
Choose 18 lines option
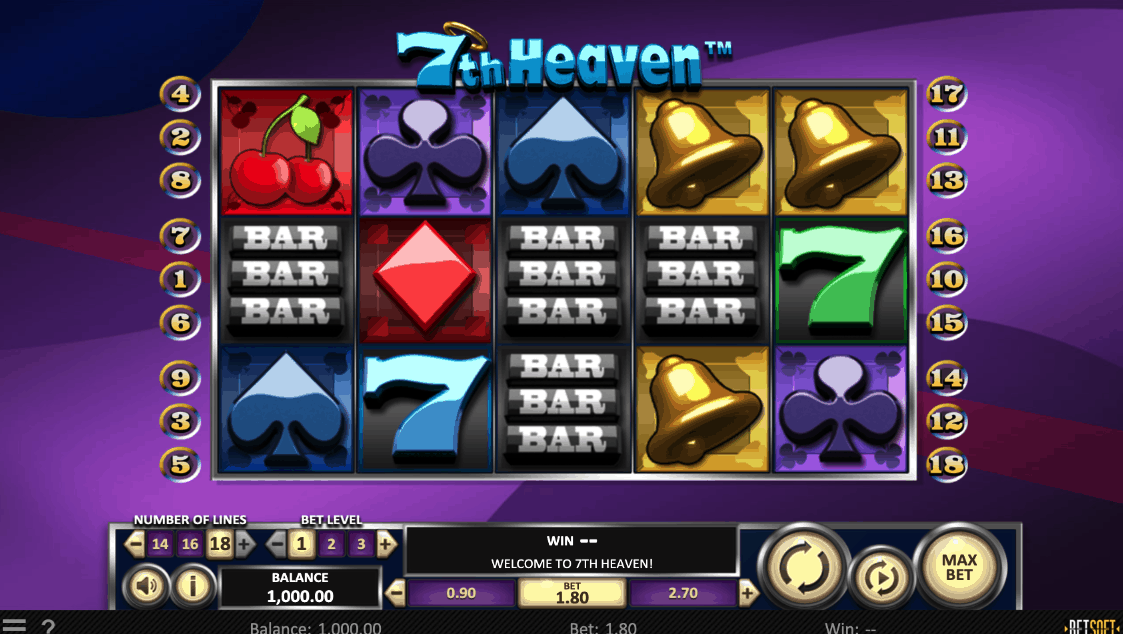[219, 544]
